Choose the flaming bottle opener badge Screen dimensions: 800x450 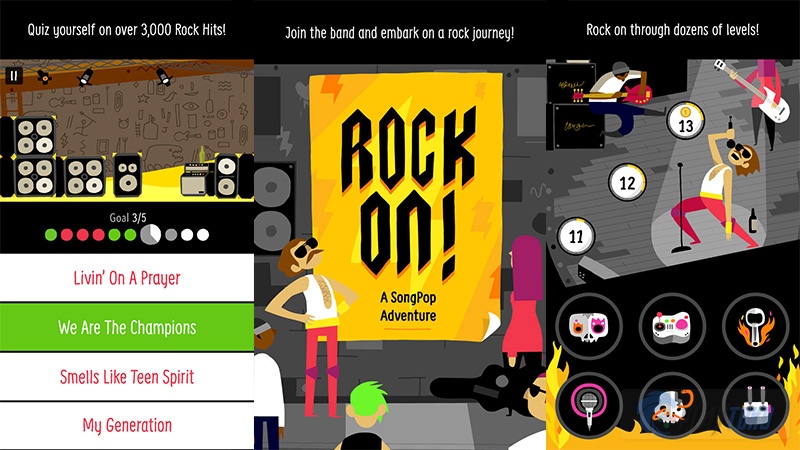click(x=755, y=327)
